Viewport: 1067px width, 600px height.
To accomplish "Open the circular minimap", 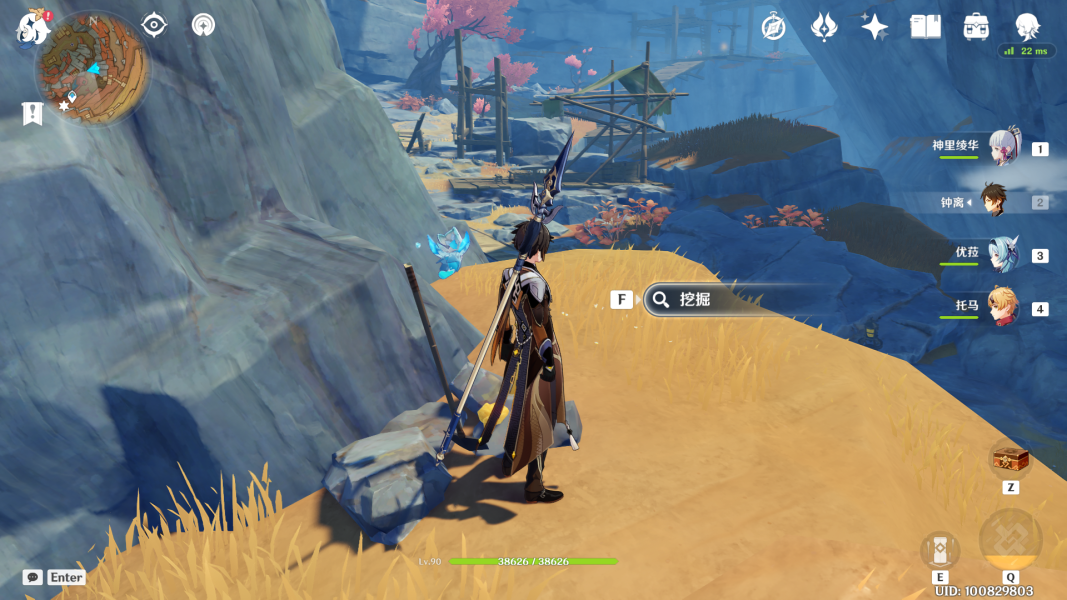I will pyautogui.click(x=92, y=68).
